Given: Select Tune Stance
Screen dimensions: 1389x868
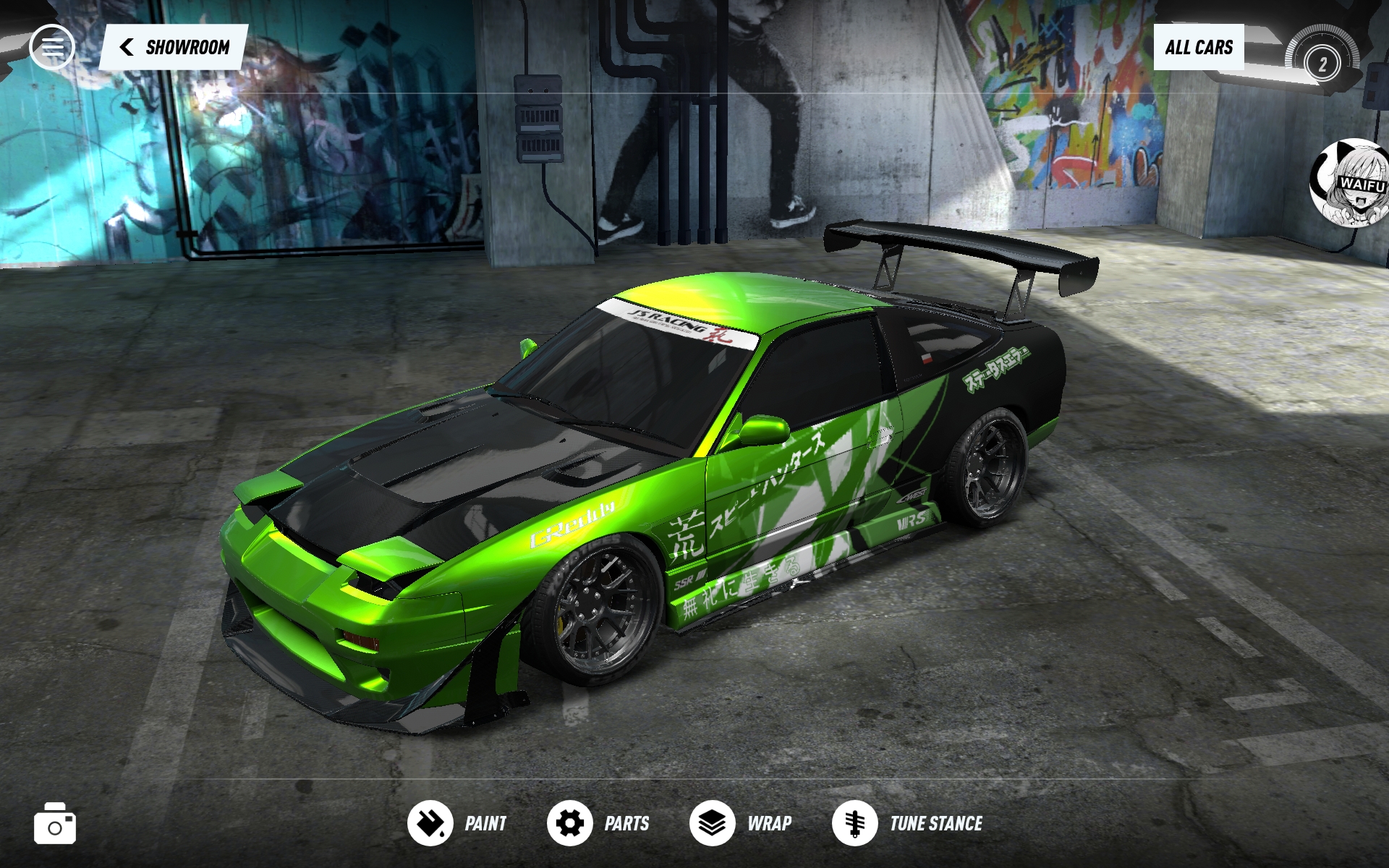Looking at the screenshot, I should tap(908, 823).
